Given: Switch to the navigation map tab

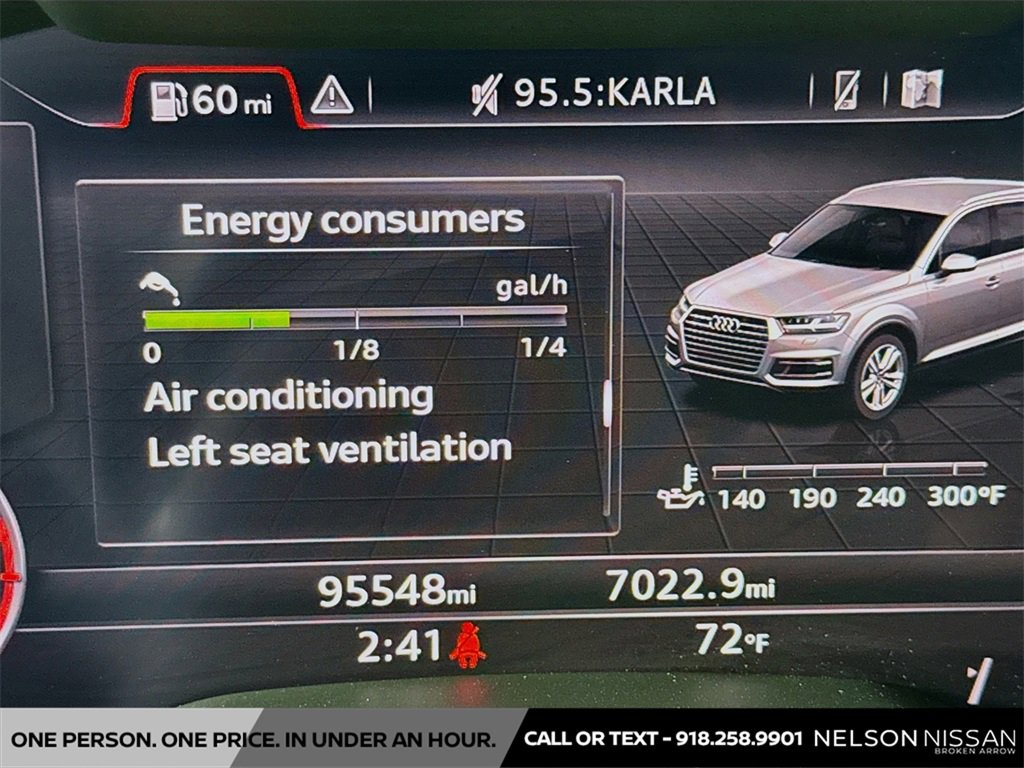Looking at the screenshot, I should click(x=921, y=90).
